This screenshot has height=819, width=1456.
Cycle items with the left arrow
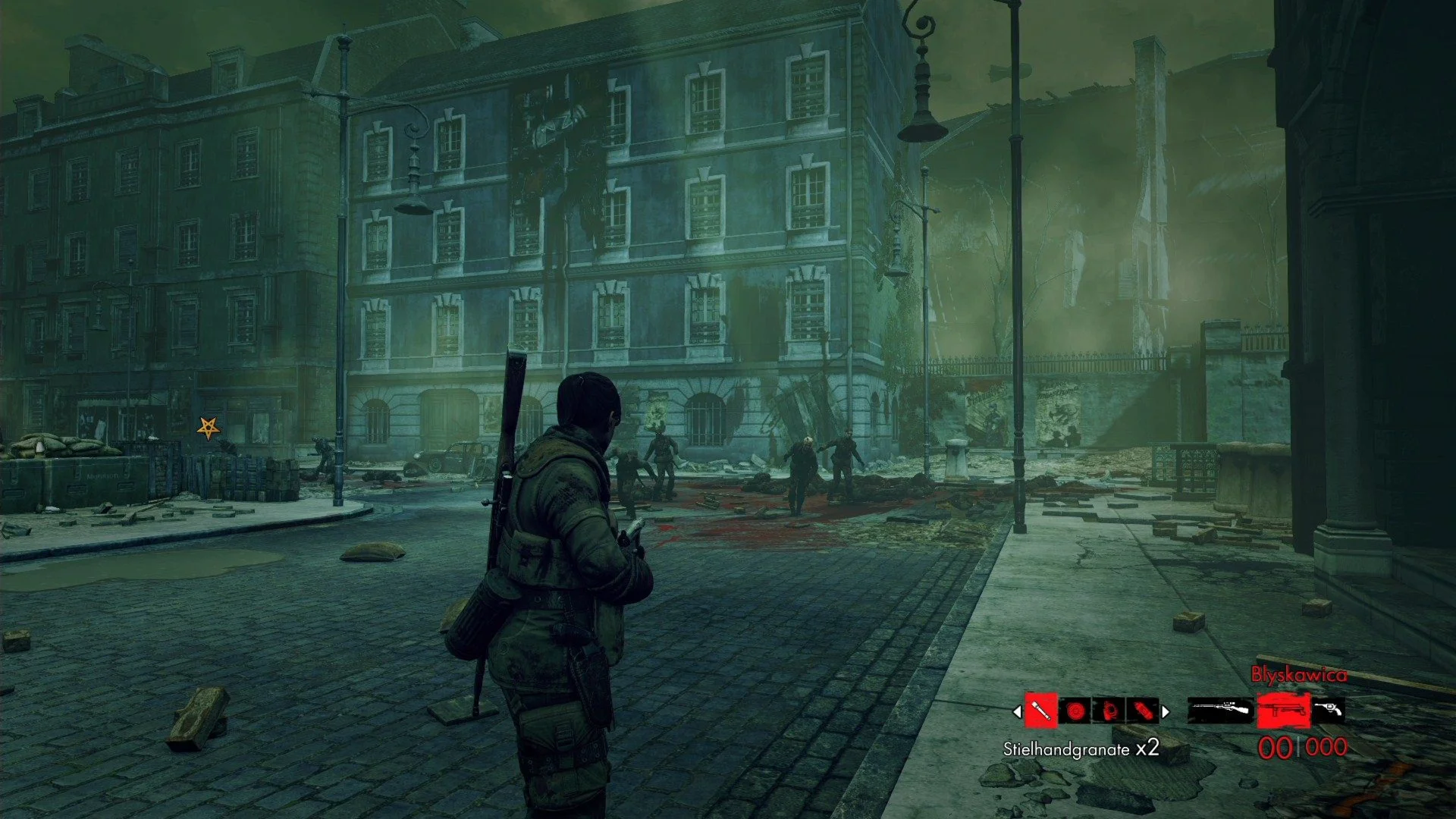1017,712
